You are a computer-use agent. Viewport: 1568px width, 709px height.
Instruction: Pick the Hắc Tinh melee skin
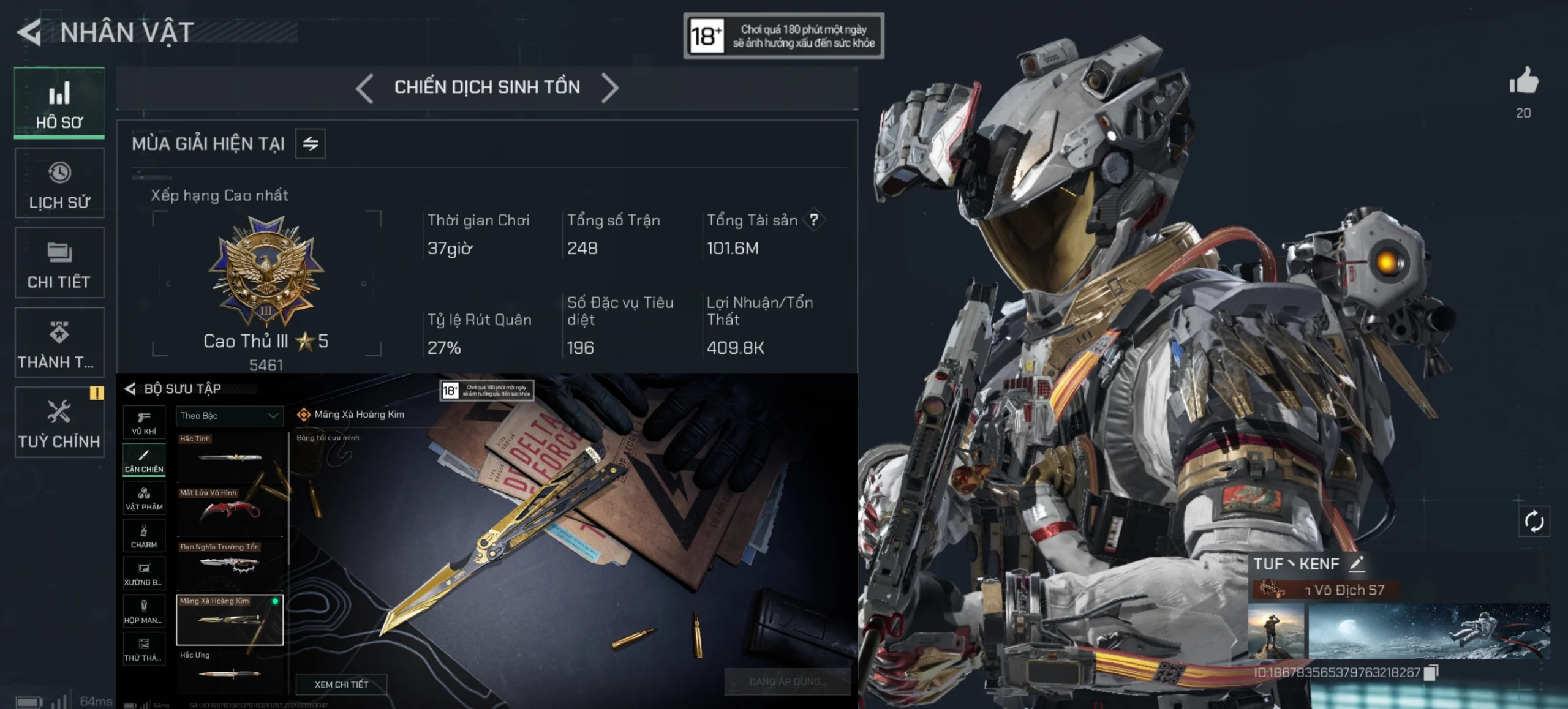point(230,456)
